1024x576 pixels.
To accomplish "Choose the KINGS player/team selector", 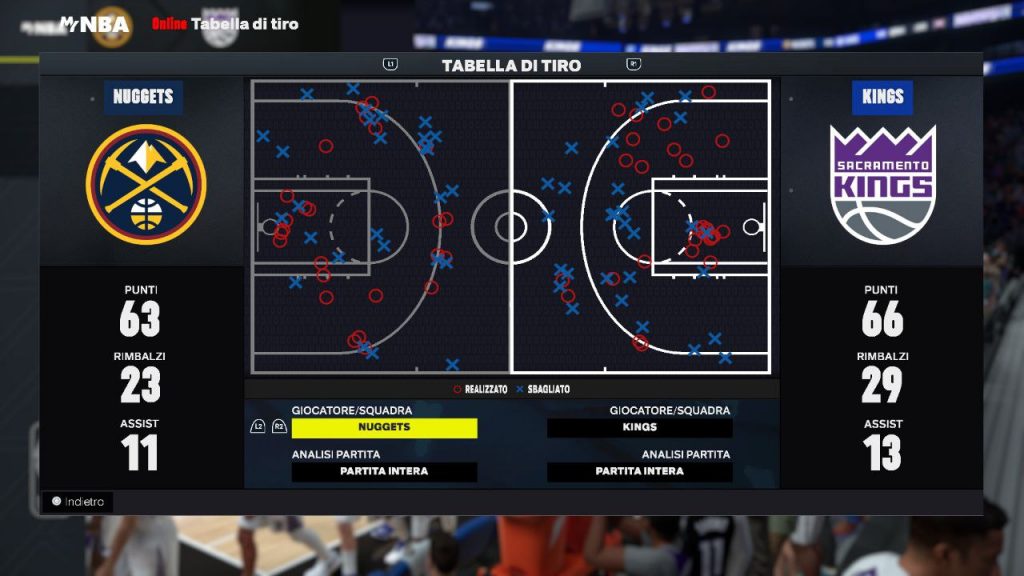I will (639, 427).
